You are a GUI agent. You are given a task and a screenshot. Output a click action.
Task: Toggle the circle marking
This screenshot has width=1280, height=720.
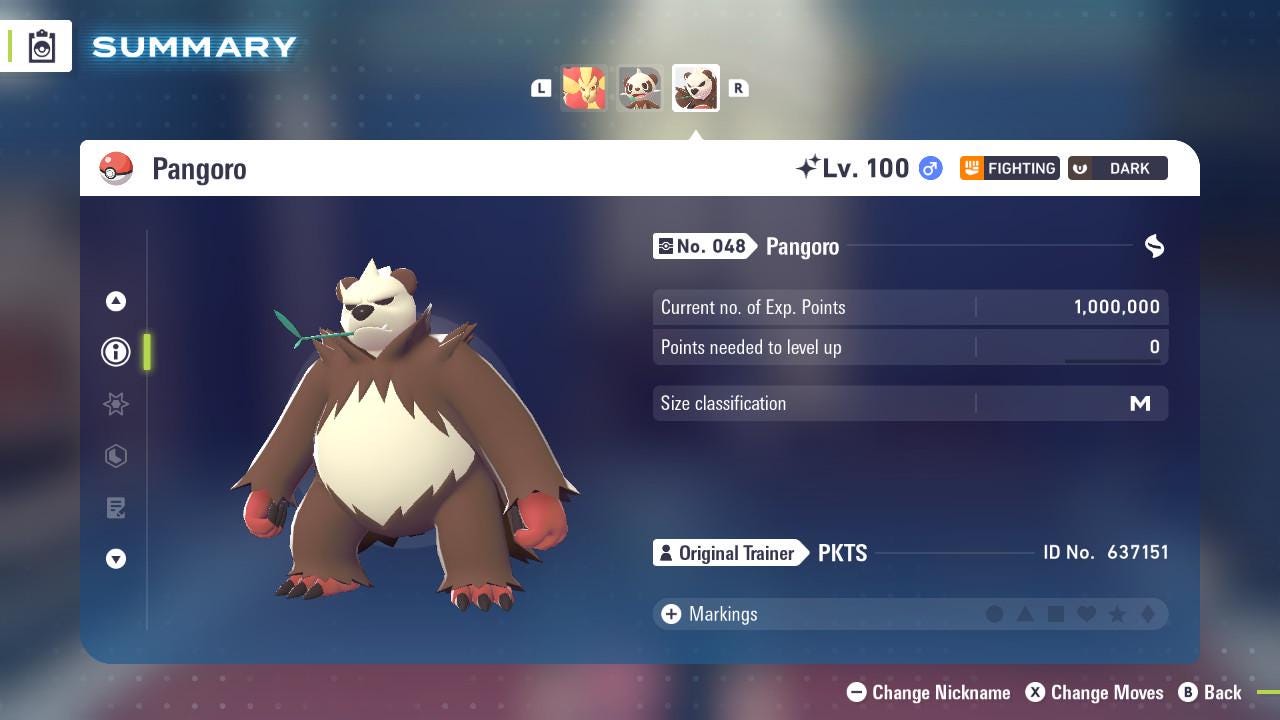[x=995, y=614]
